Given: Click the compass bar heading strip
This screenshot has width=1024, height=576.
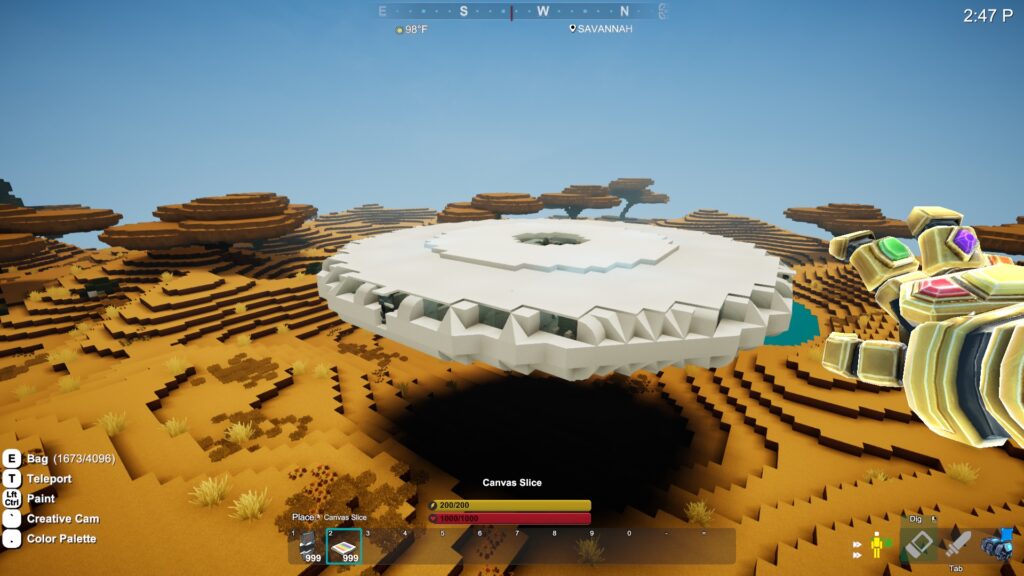Looking at the screenshot, I should 521,12.
